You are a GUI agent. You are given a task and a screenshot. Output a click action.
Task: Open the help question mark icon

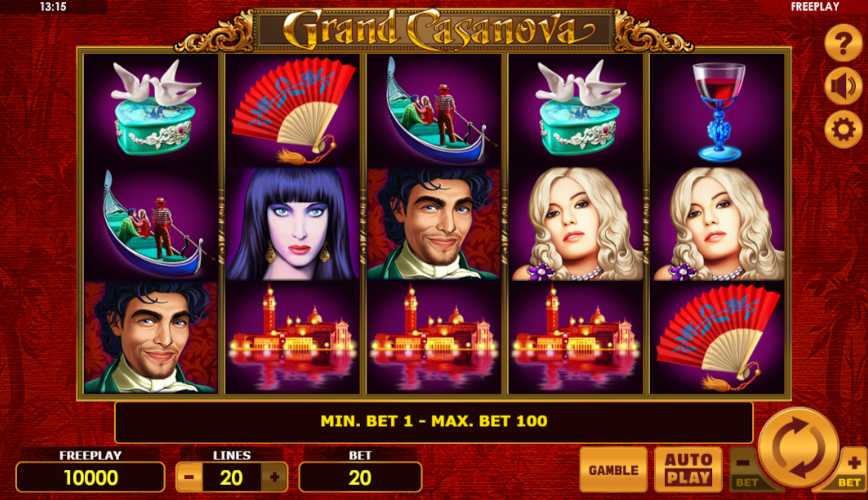(843, 45)
